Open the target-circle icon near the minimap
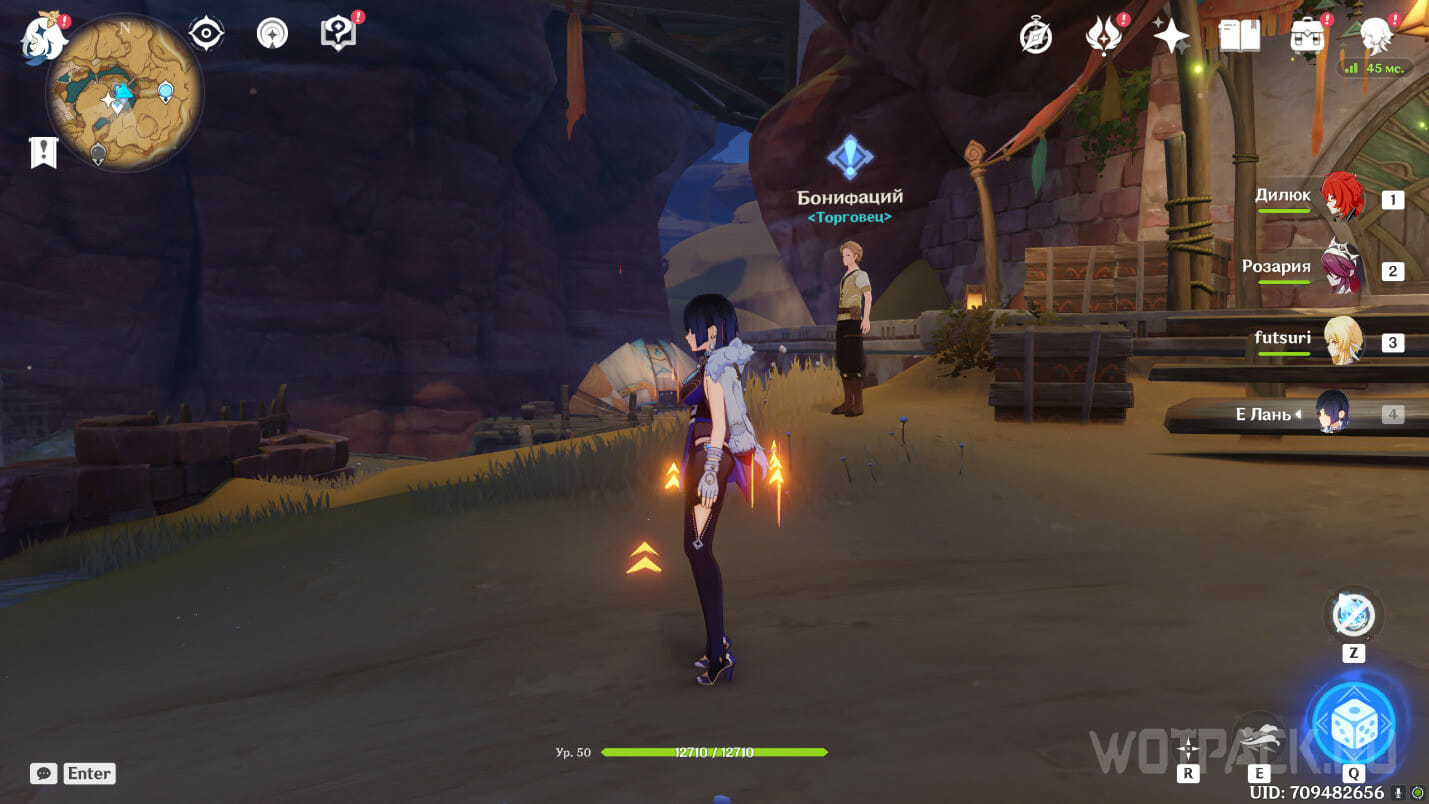The height and width of the screenshot is (804, 1429). click(206, 34)
